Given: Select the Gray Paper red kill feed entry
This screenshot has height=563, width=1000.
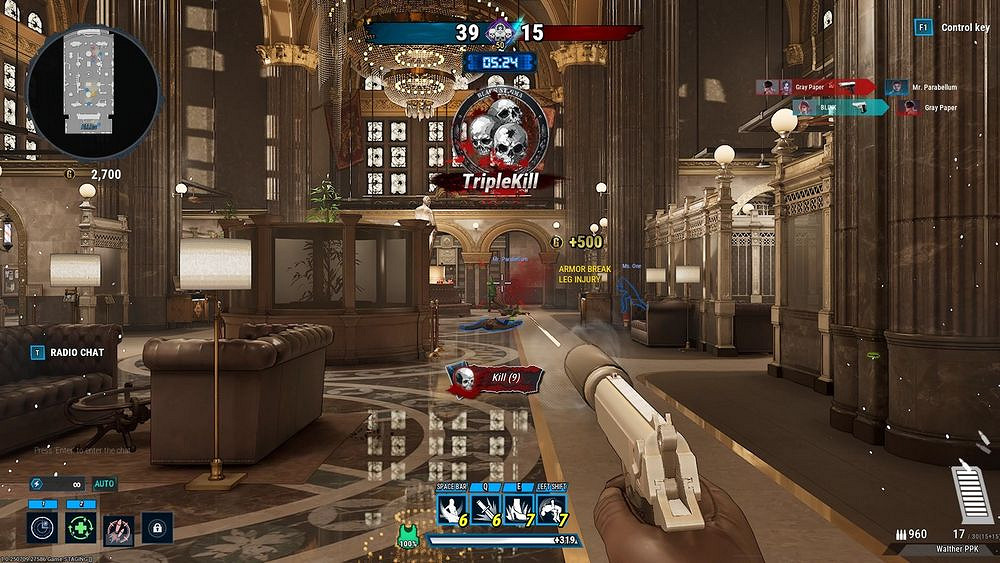Looking at the screenshot, I should point(816,87).
